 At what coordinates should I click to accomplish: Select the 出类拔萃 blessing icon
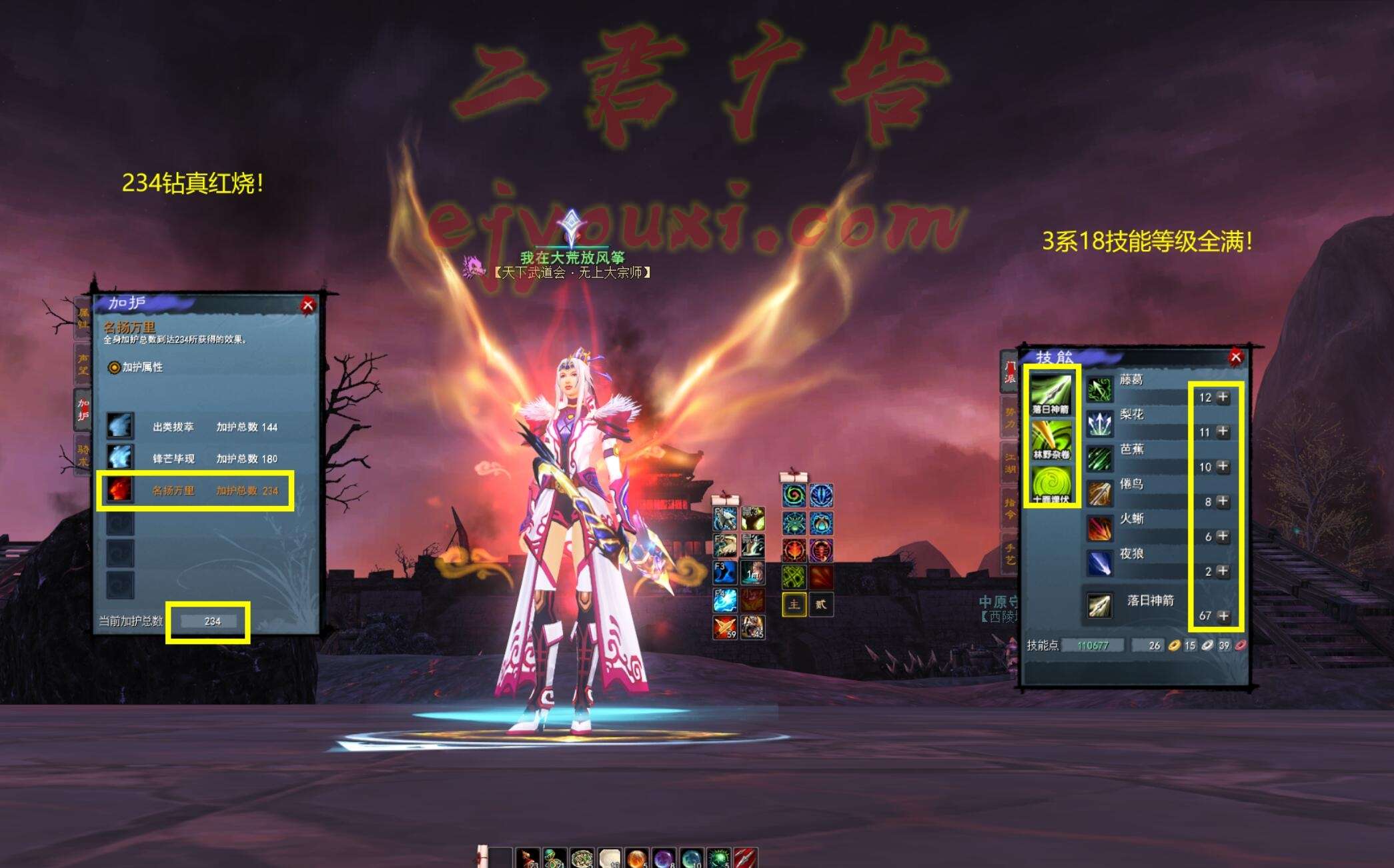coord(120,426)
